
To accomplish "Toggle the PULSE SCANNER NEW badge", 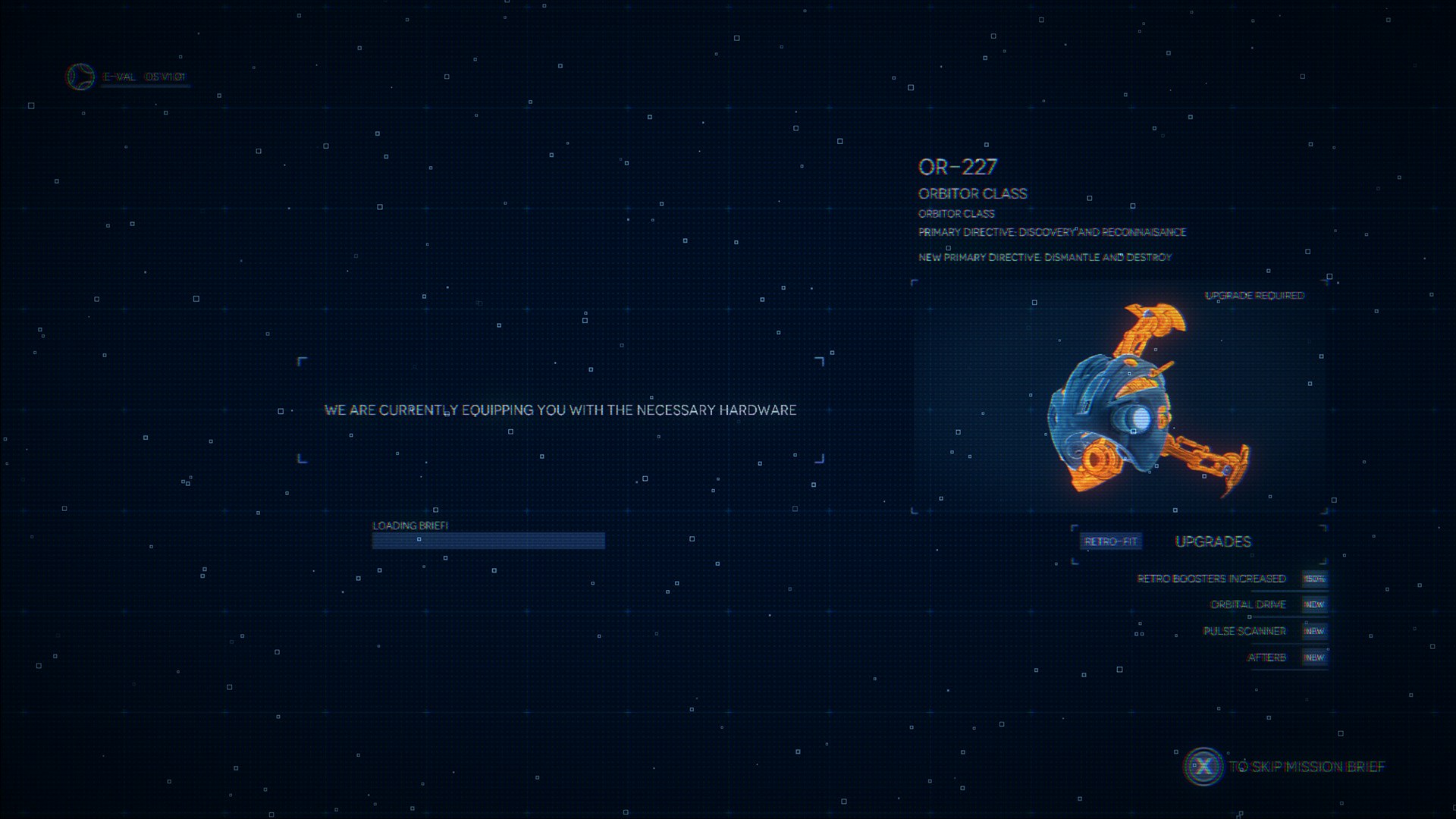I will (1314, 631).
